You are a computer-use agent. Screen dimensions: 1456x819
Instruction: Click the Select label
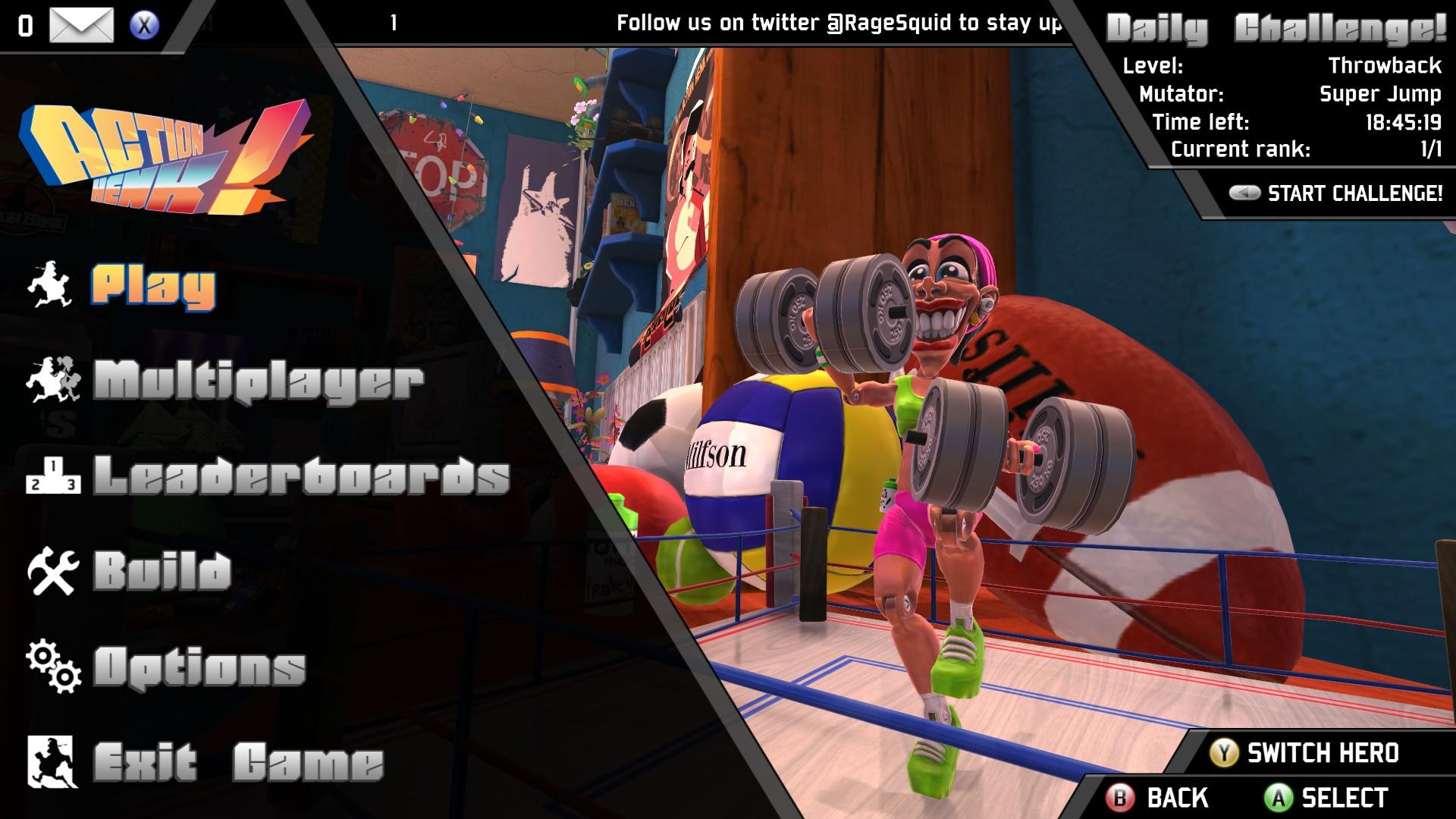tap(1345, 798)
